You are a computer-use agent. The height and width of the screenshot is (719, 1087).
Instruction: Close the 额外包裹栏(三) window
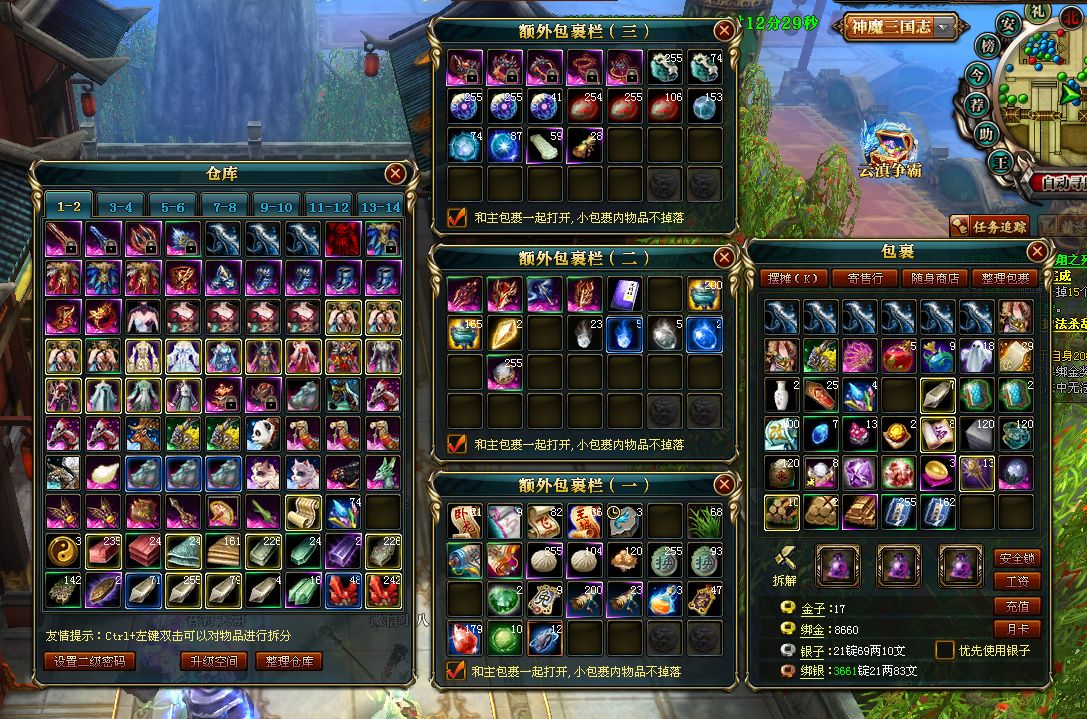click(724, 30)
